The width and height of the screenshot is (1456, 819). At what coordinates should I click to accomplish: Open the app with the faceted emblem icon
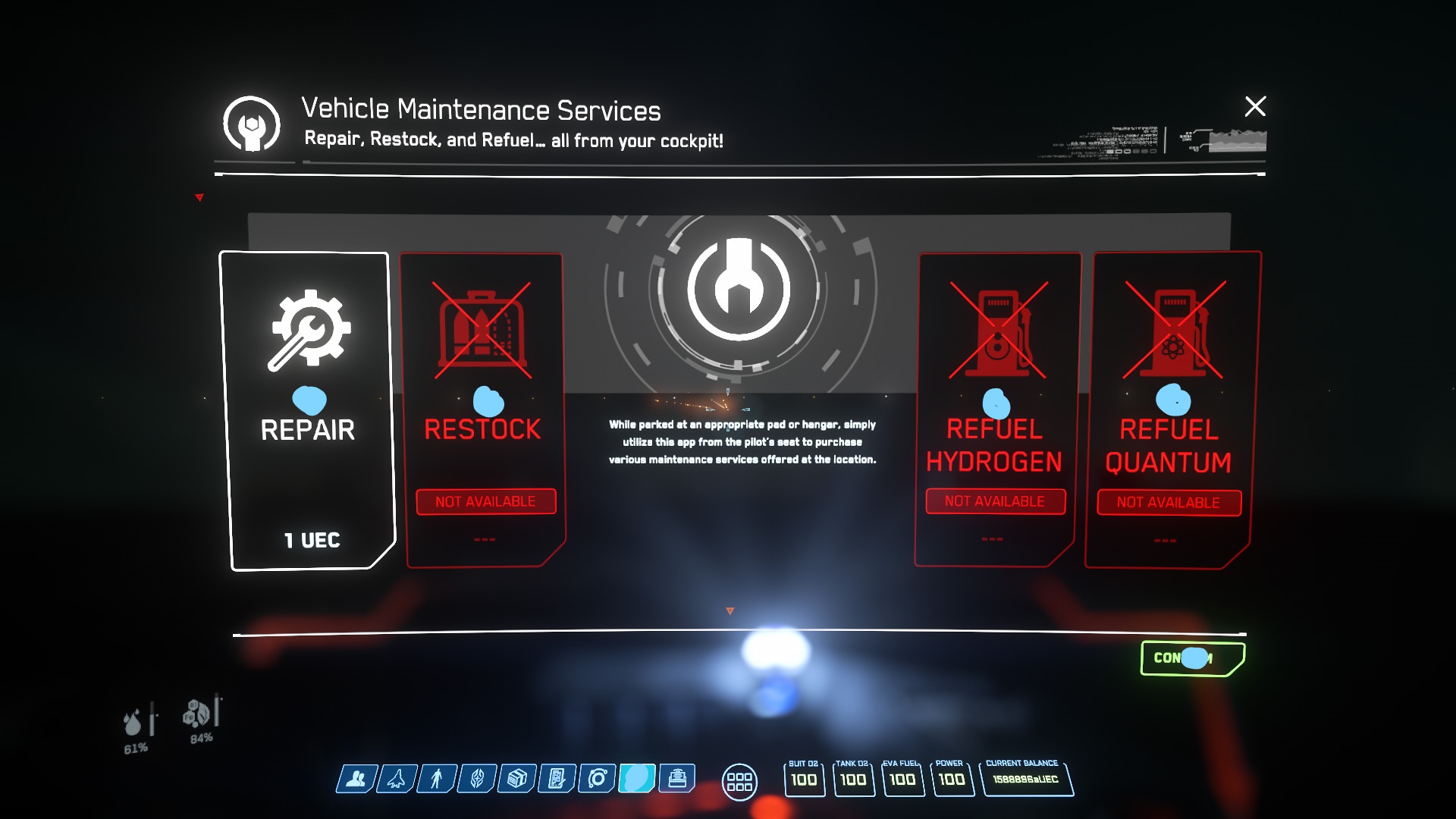pyautogui.click(x=477, y=779)
